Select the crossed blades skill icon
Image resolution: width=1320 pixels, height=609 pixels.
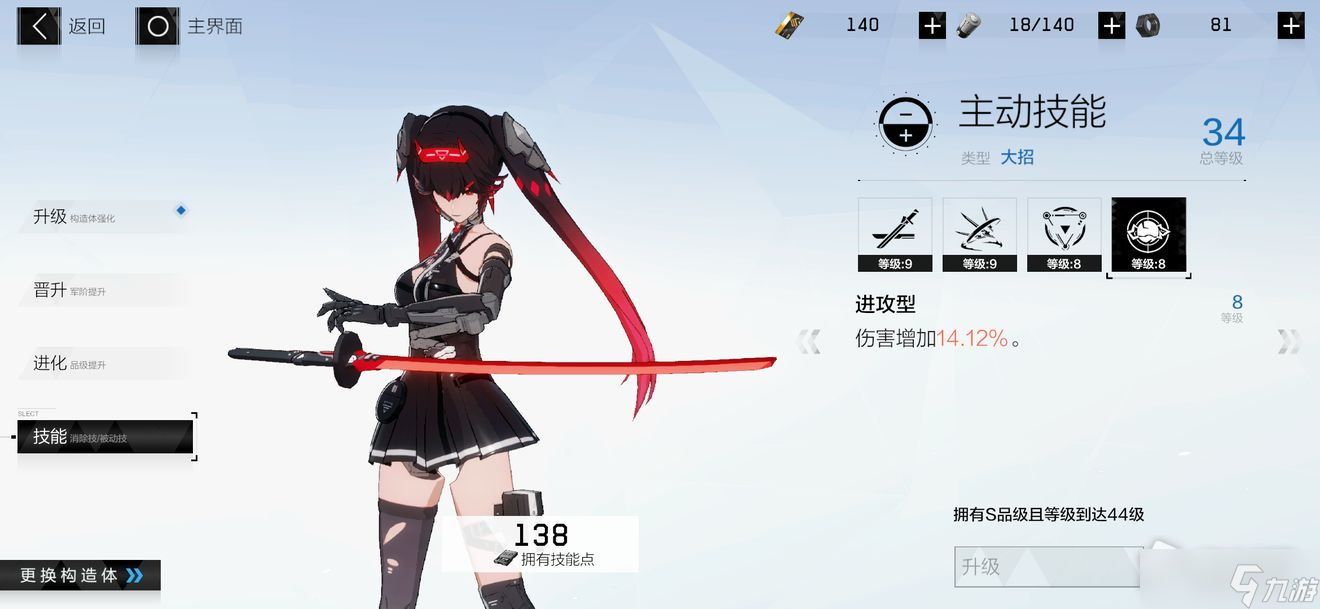click(x=979, y=234)
